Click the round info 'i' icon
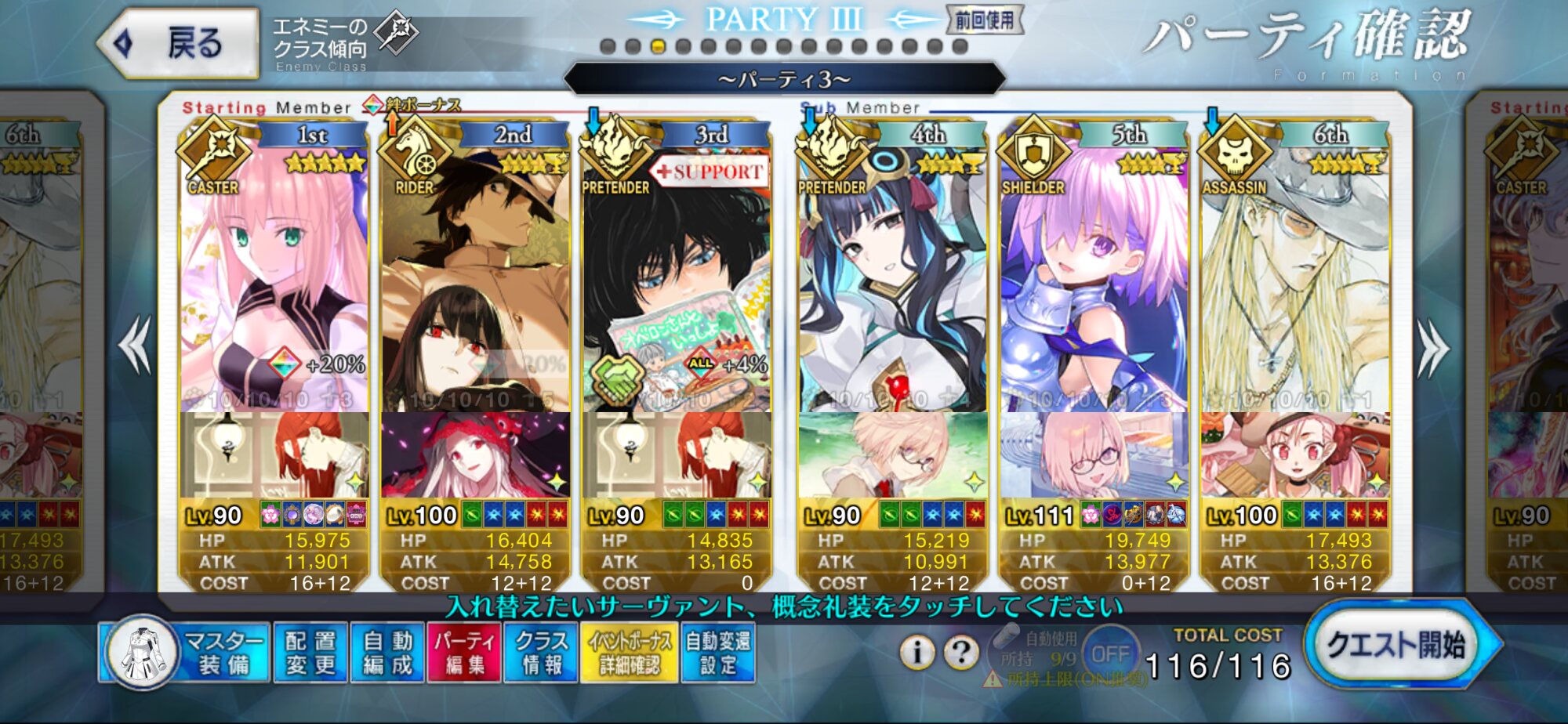 [916, 651]
